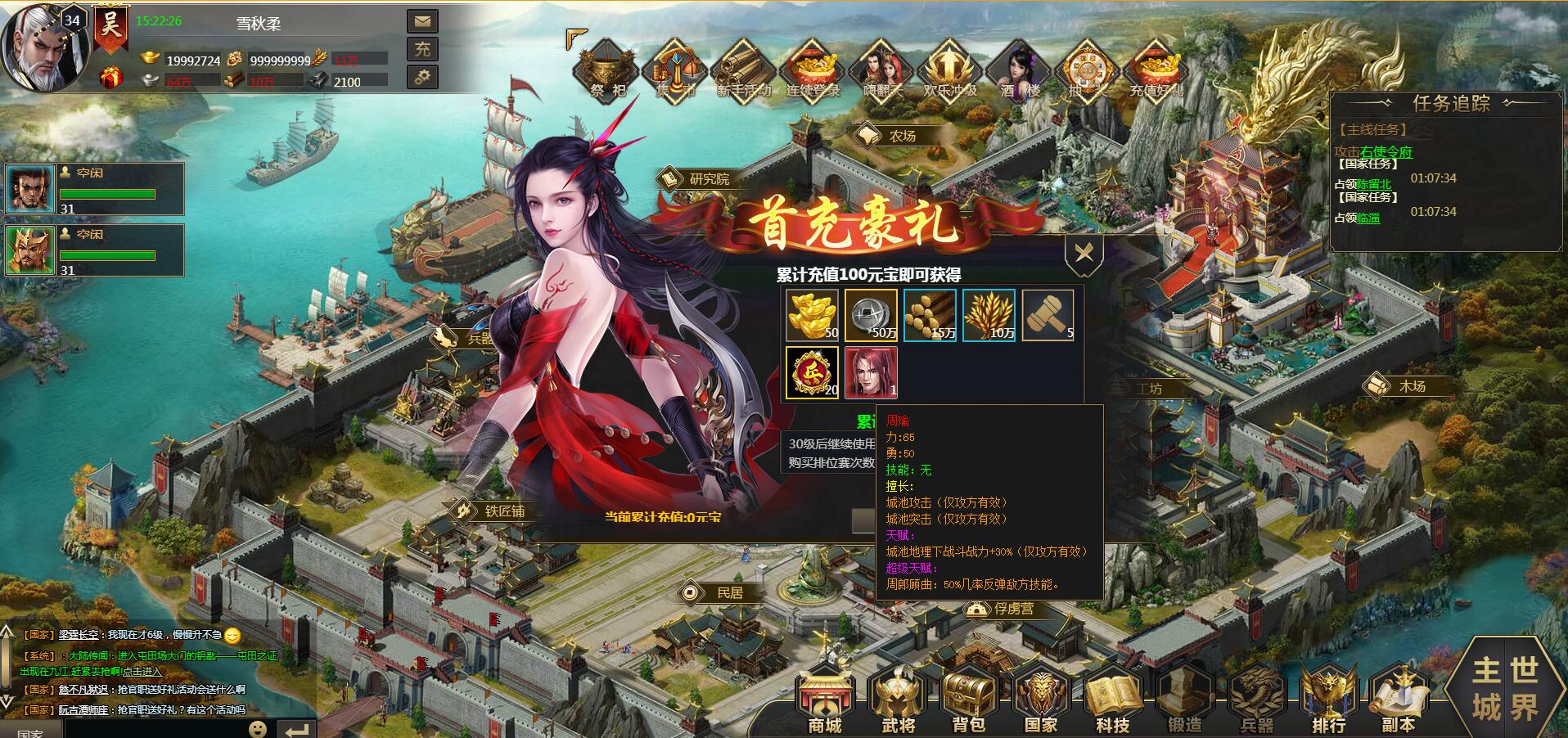Open the red gift box icon
1568x738 pixels.
tap(111, 78)
